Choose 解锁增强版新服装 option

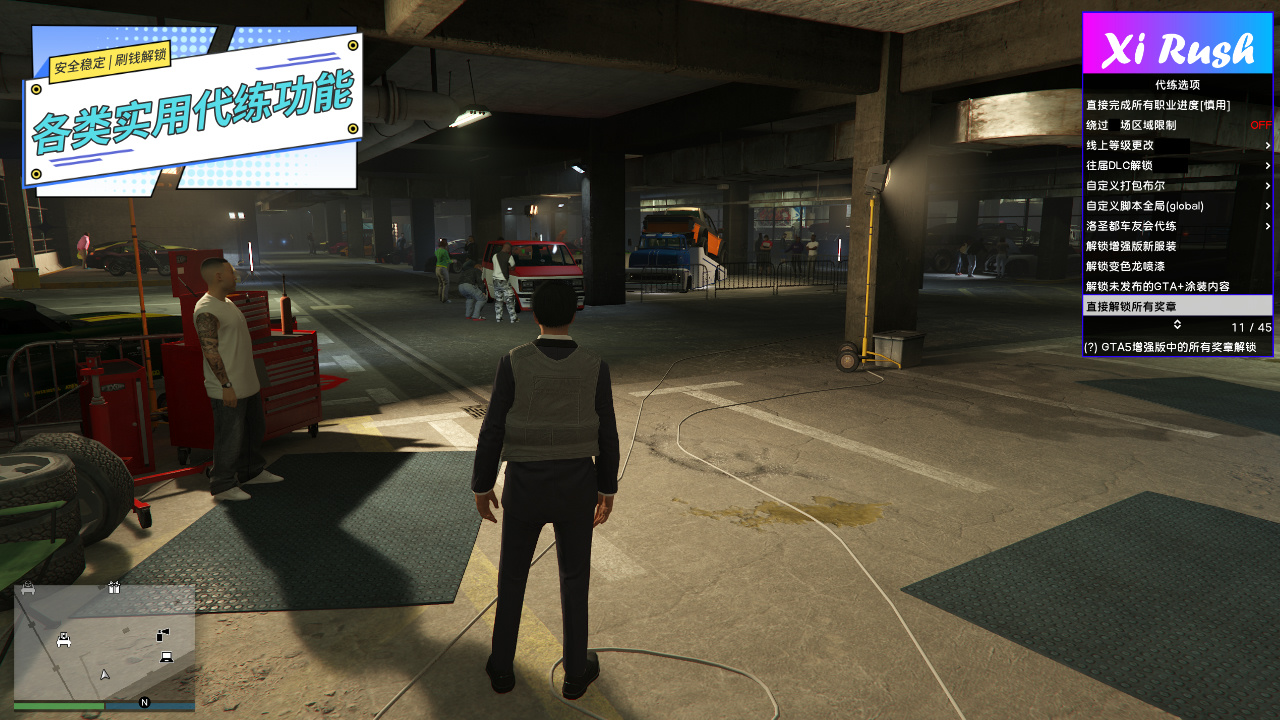[1131, 246]
